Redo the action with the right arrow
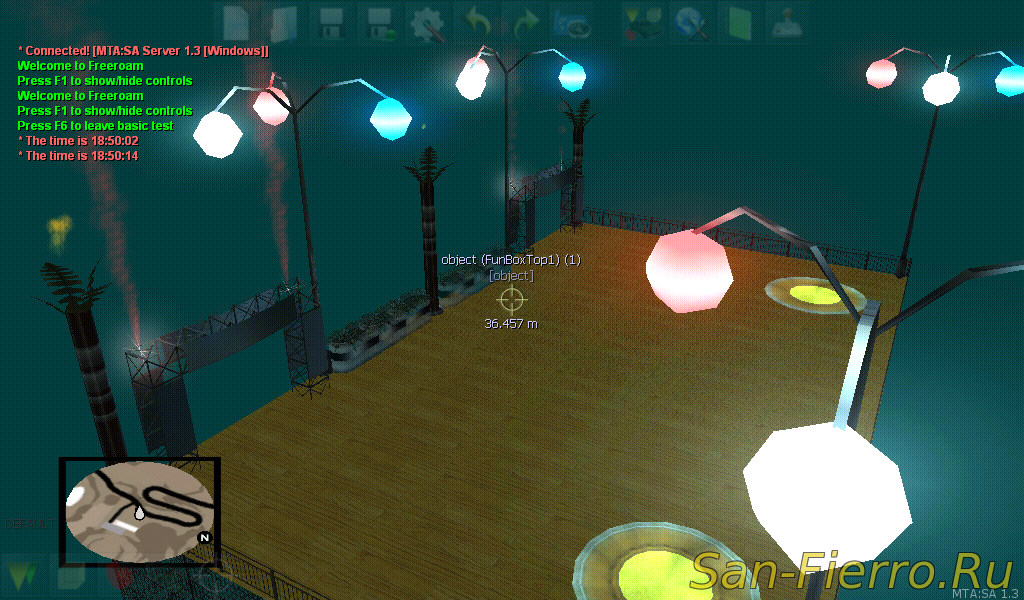1024x600 pixels. pyautogui.click(x=524, y=21)
